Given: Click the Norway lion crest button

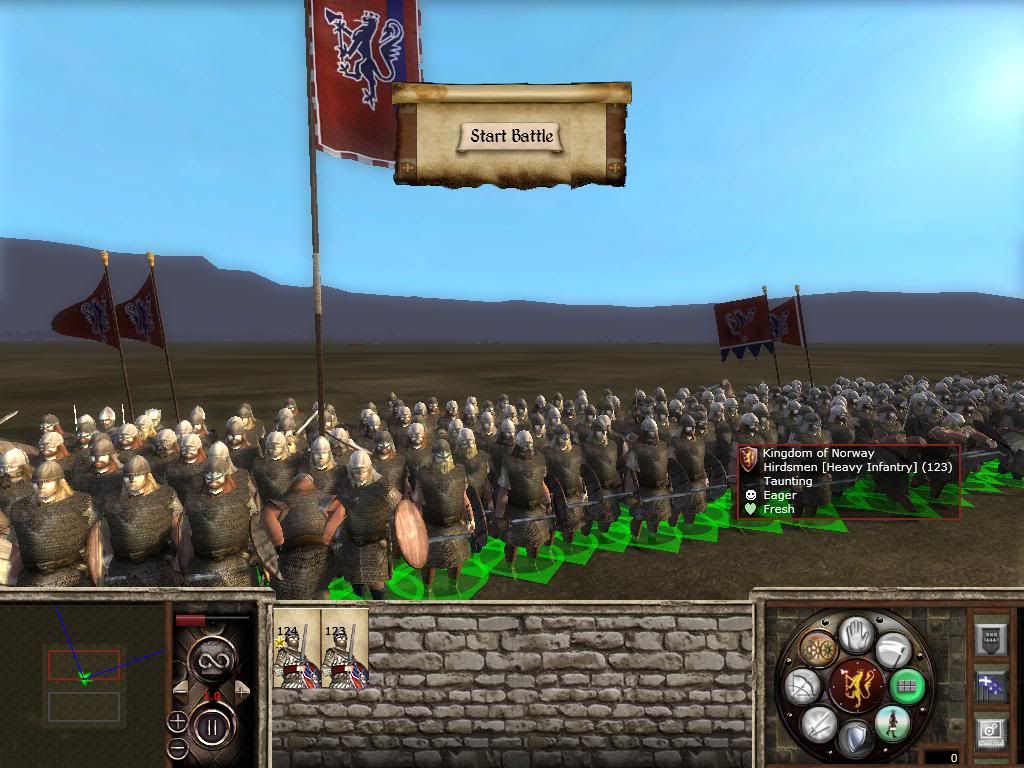Looking at the screenshot, I should [855, 686].
